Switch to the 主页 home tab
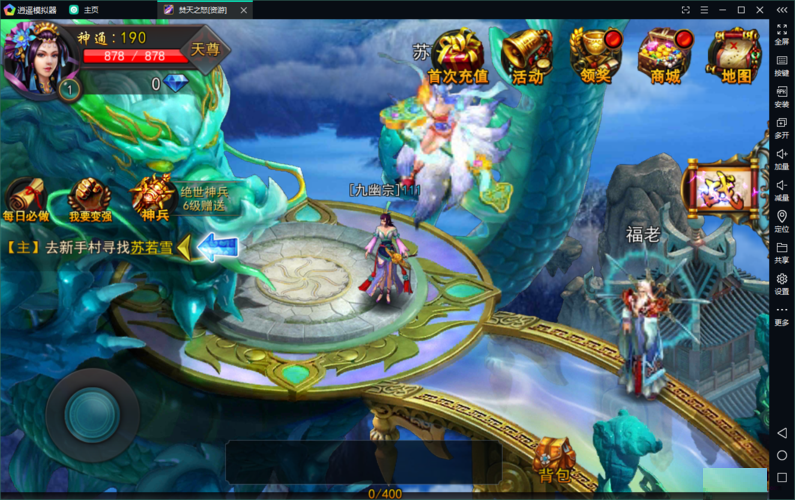 [90, 9]
